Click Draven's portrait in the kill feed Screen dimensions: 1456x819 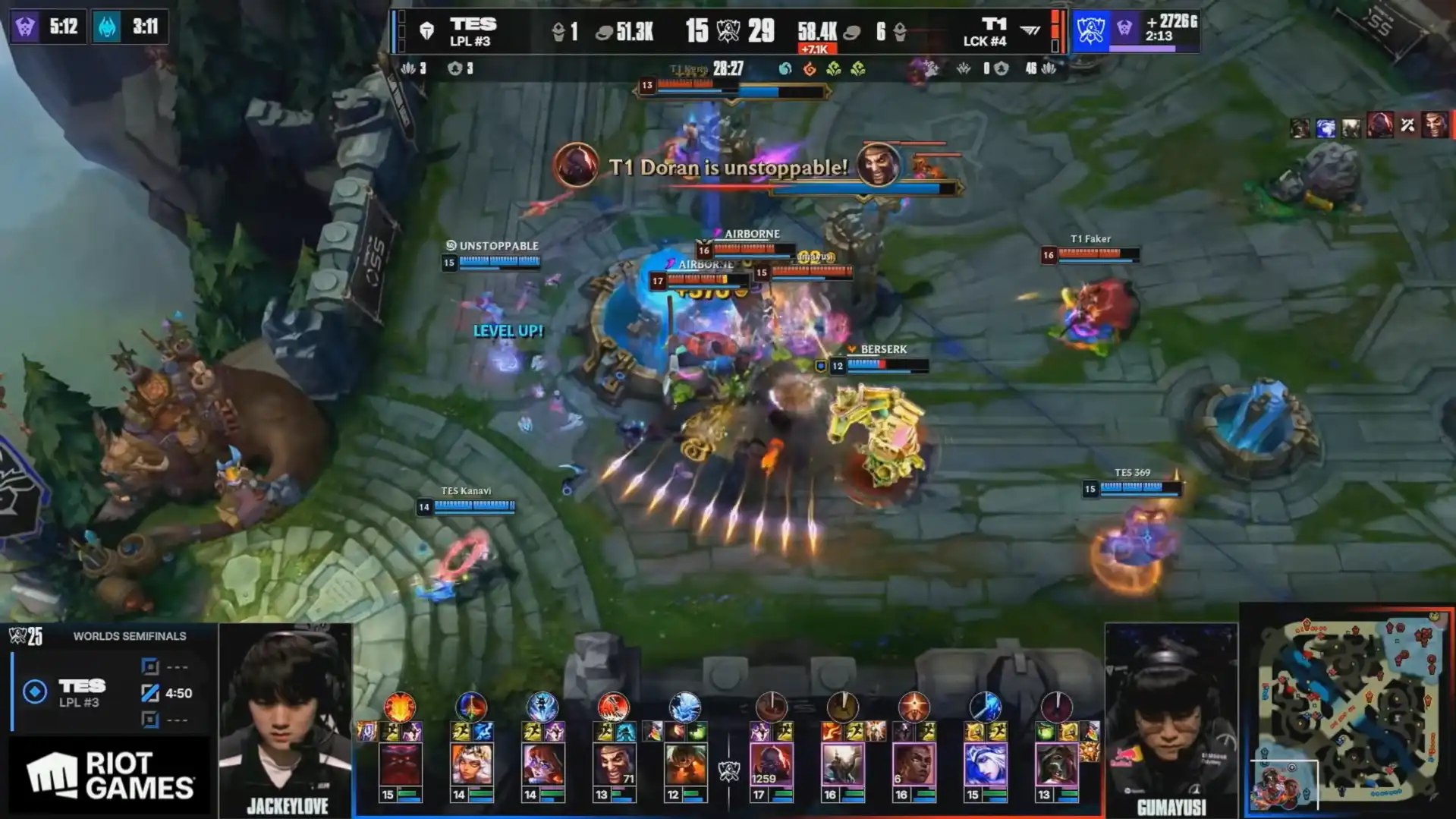(x=878, y=165)
